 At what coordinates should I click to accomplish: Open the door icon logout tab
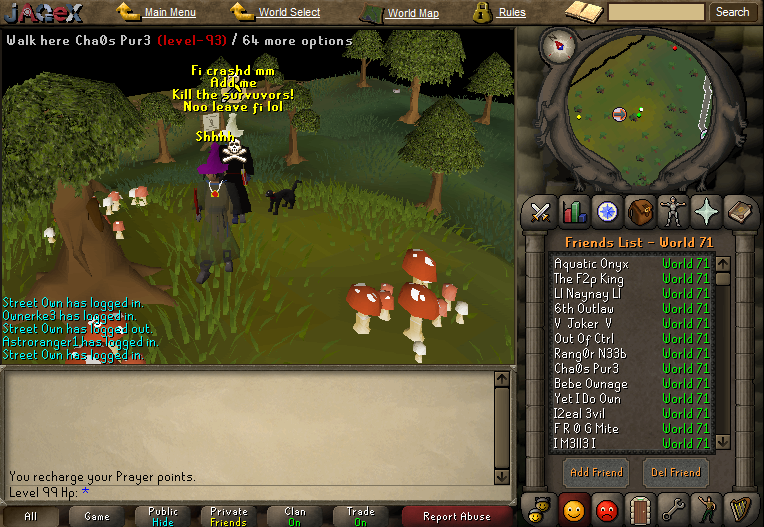(641, 508)
